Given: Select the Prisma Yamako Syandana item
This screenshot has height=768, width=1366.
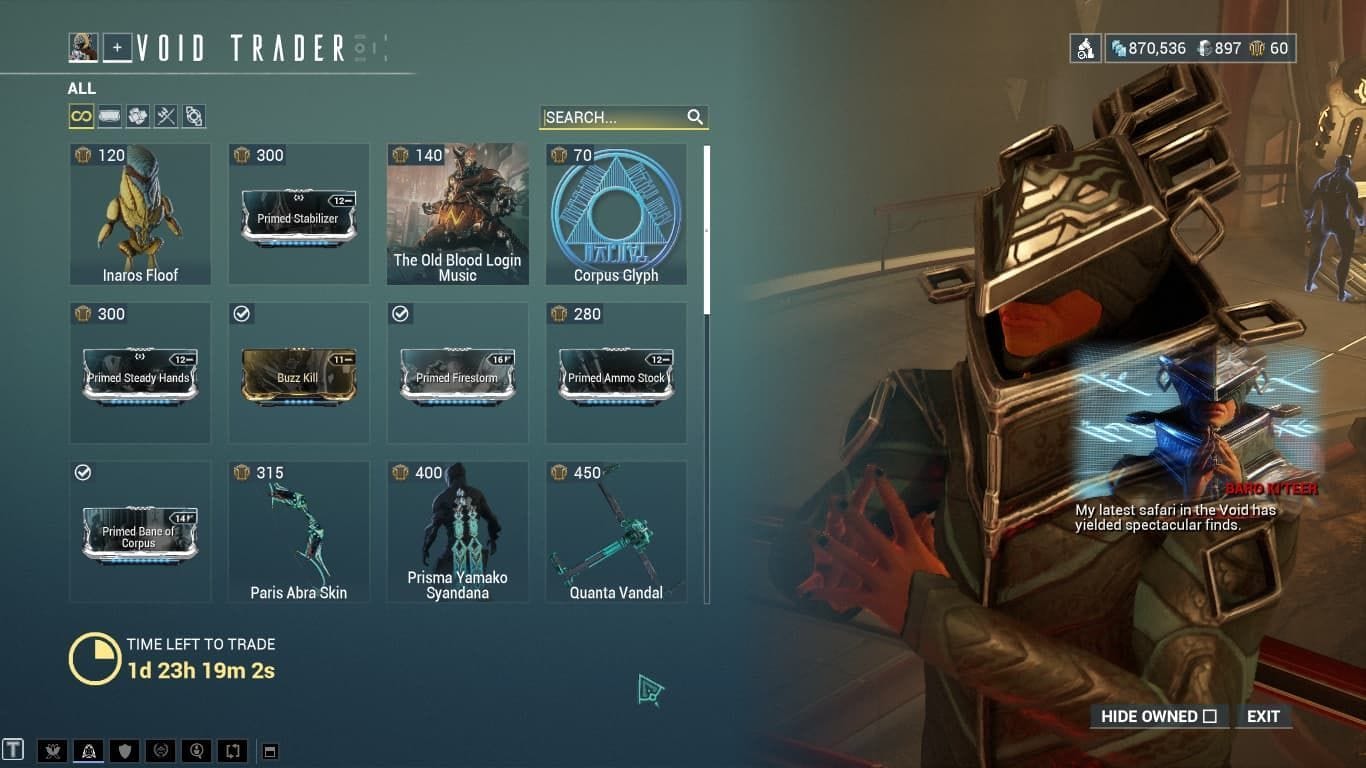Looking at the screenshot, I should click(456, 530).
